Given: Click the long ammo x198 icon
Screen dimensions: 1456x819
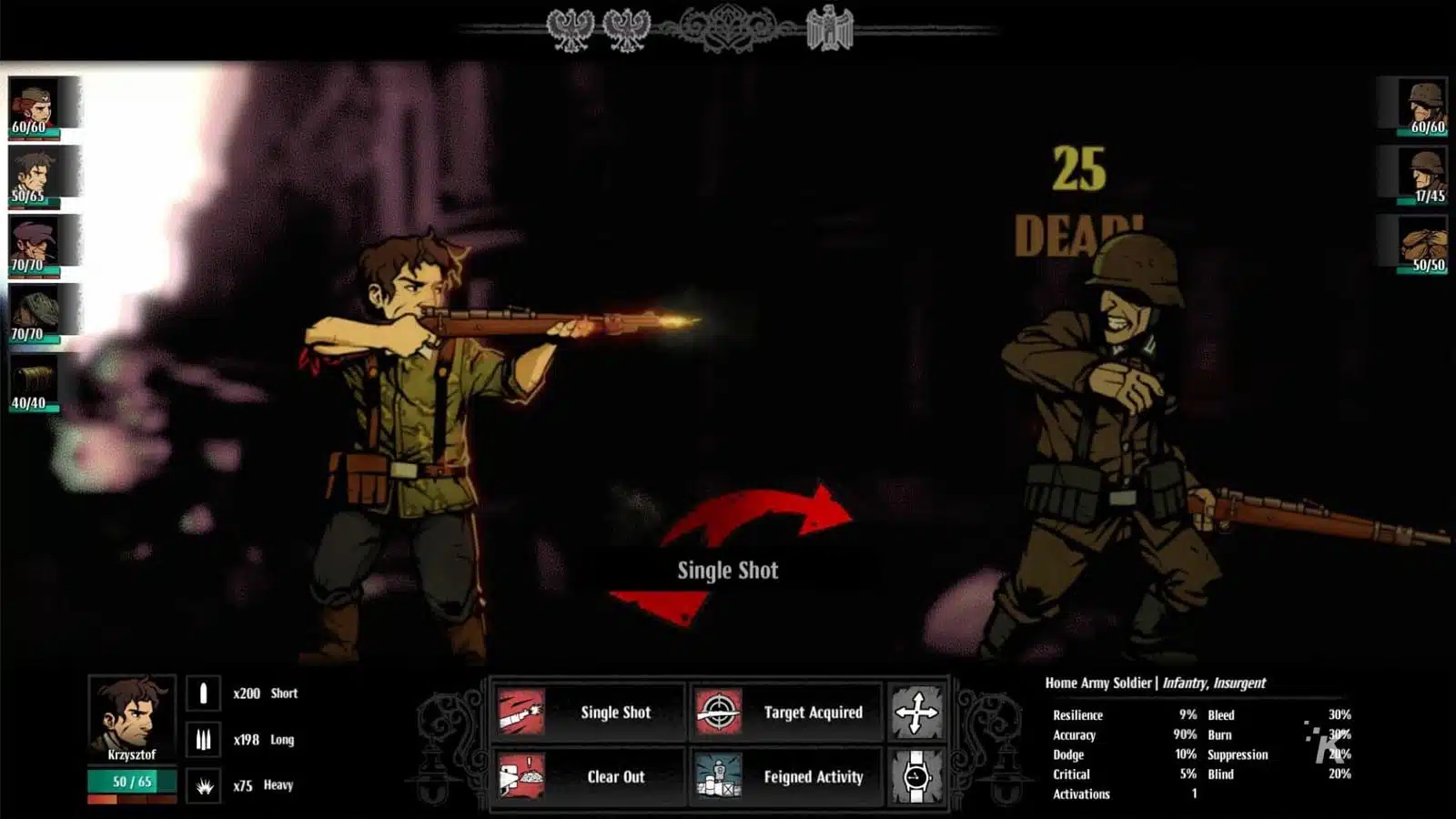Looking at the screenshot, I should 202,739.
